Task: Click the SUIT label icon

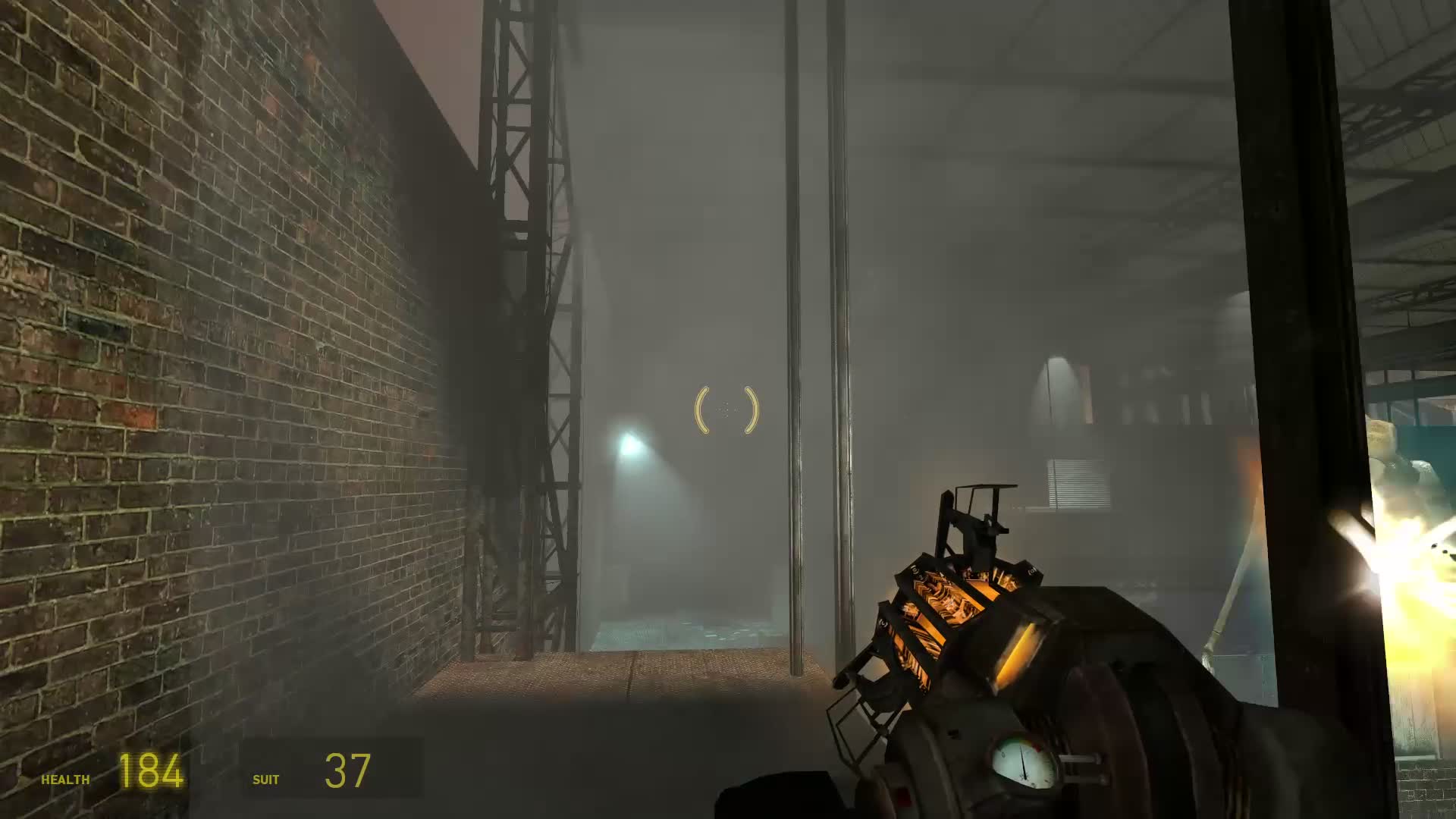Action: 265,778
